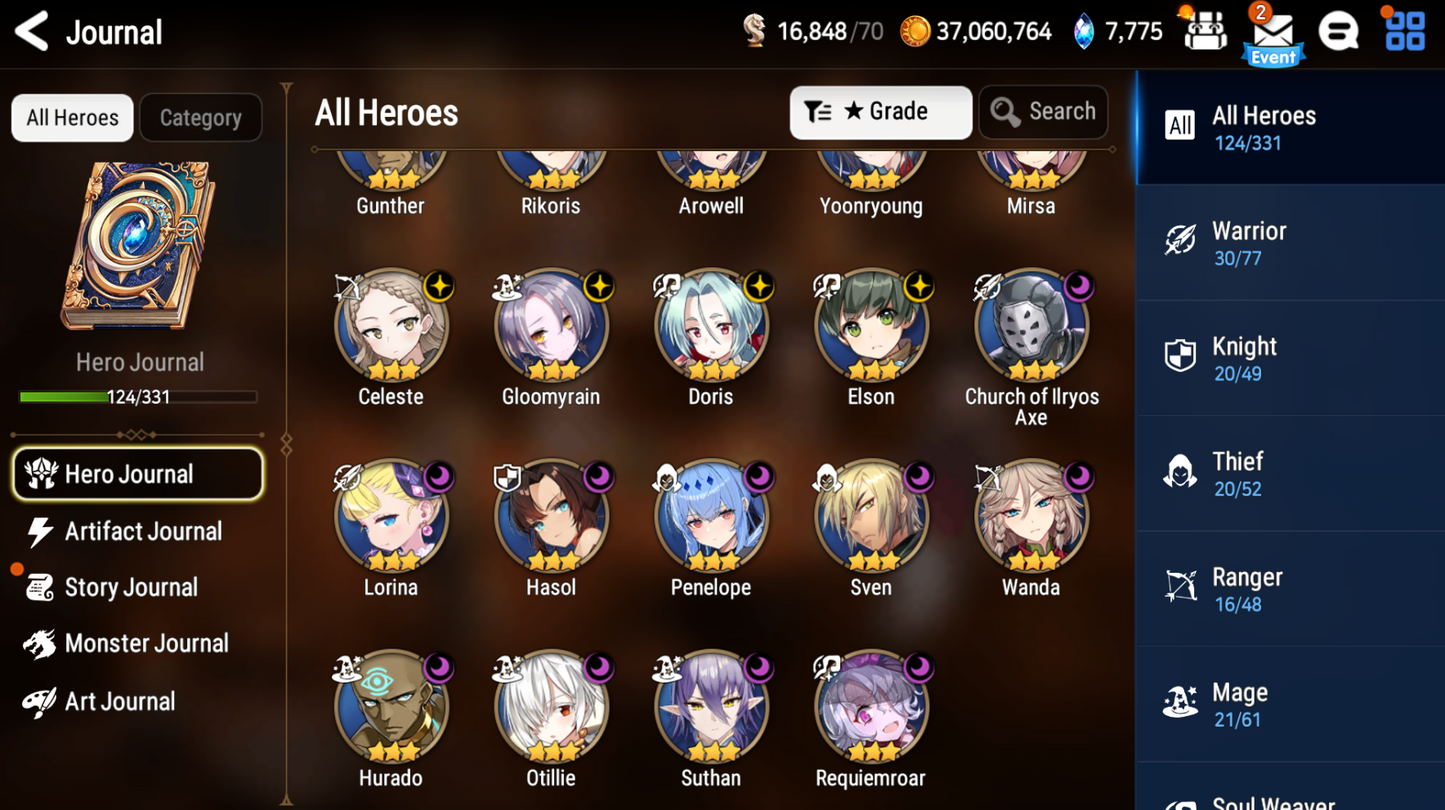Select the All Heroes tab

pos(71,117)
